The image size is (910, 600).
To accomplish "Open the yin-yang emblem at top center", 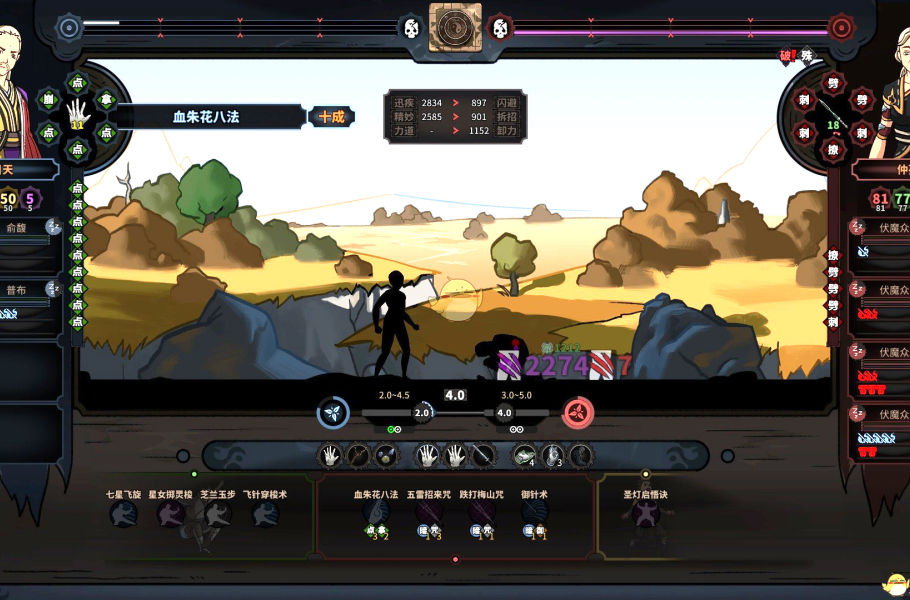I will click(x=455, y=27).
